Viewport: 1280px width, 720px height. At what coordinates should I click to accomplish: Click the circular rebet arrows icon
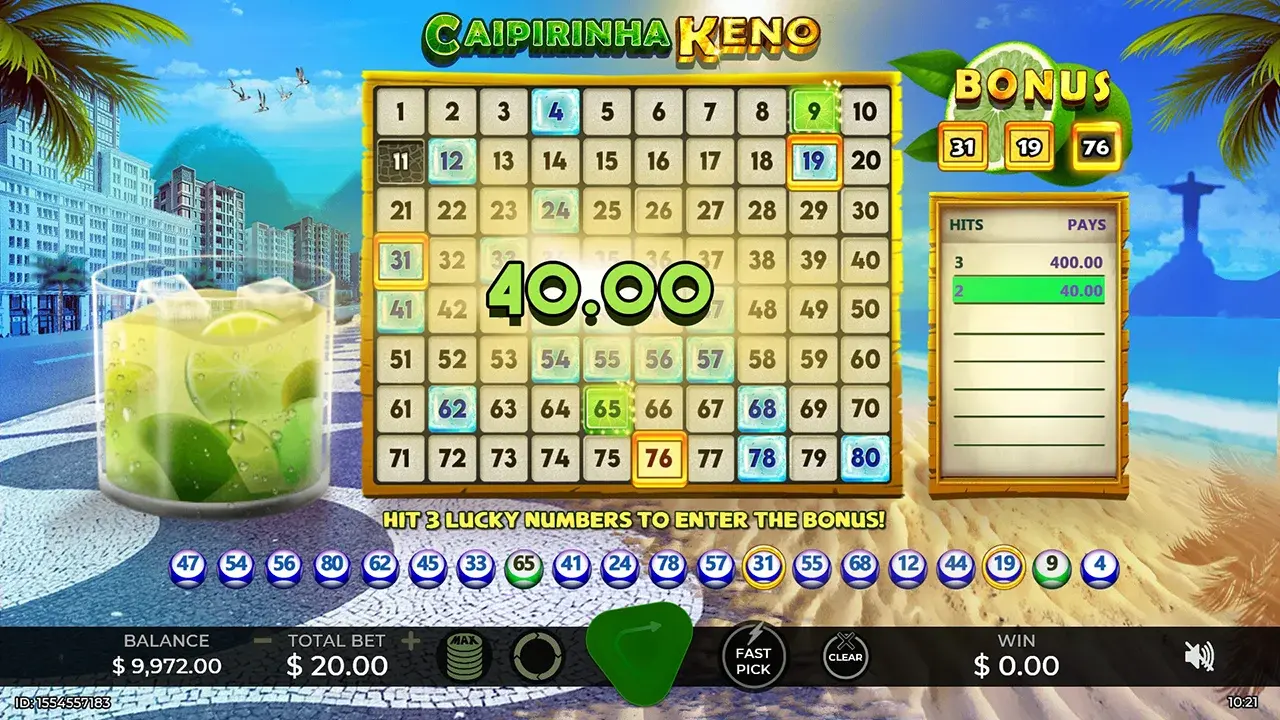click(x=537, y=657)
